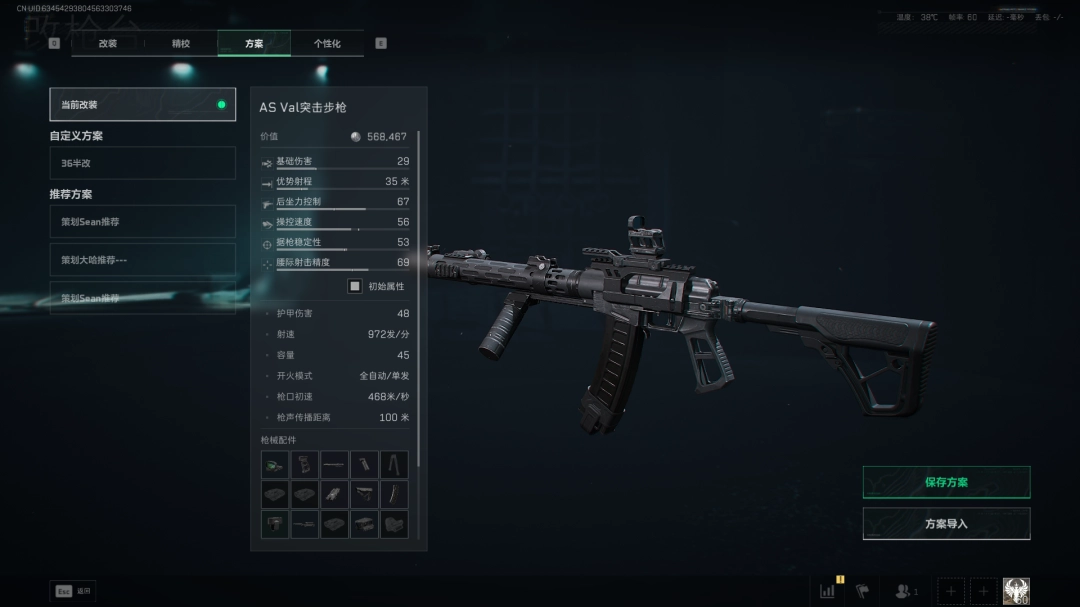This screenshot has width=1080, height=607.
Task: Open the bar-chart stats icon
Action: [x=828, y=591]
